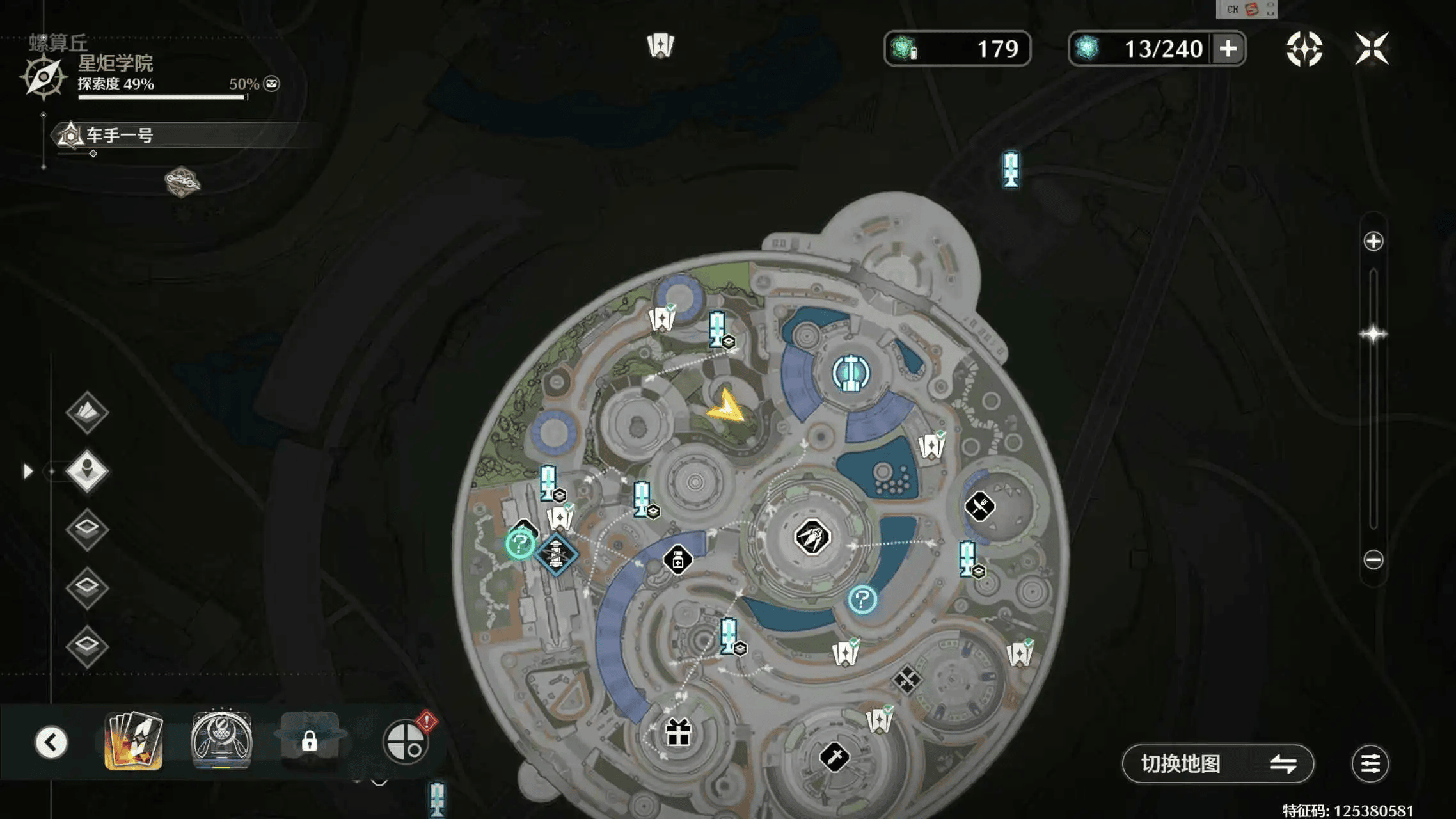Image resolution: width=1456 pixels, height=819 pixels.
Task: Go back using the left arrow button
Action: coord(51,742)
